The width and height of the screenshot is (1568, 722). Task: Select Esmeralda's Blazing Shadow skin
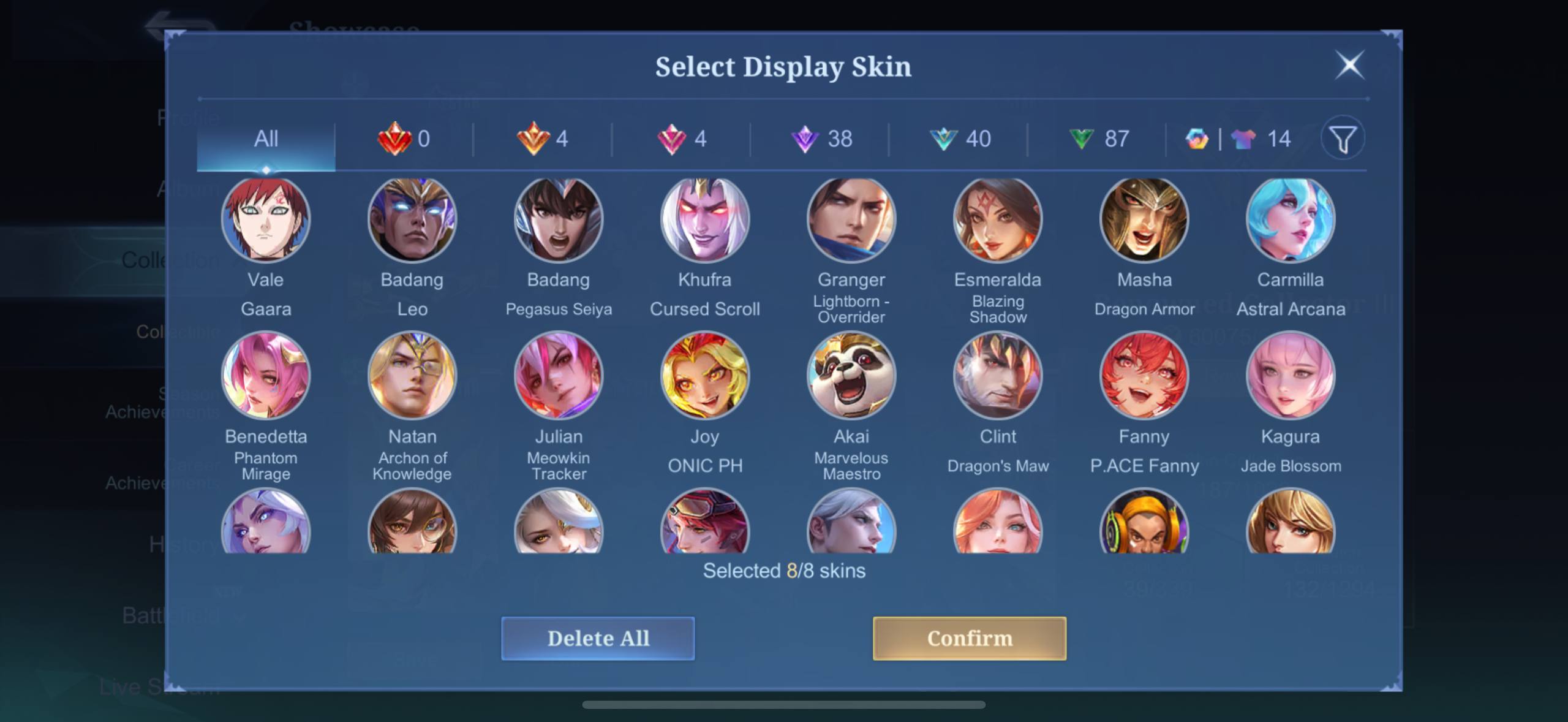point(998,219)
